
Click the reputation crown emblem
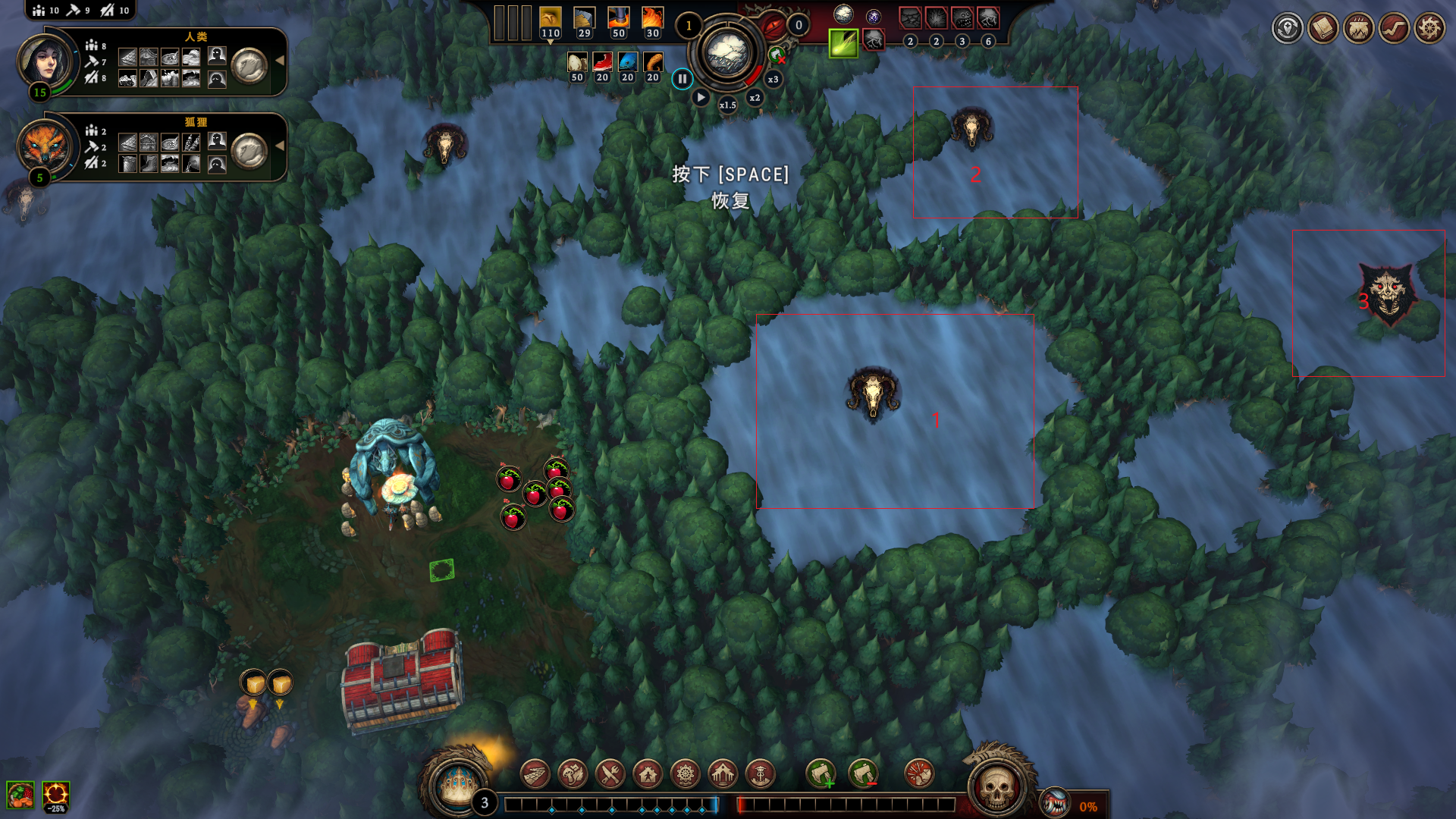457,783
